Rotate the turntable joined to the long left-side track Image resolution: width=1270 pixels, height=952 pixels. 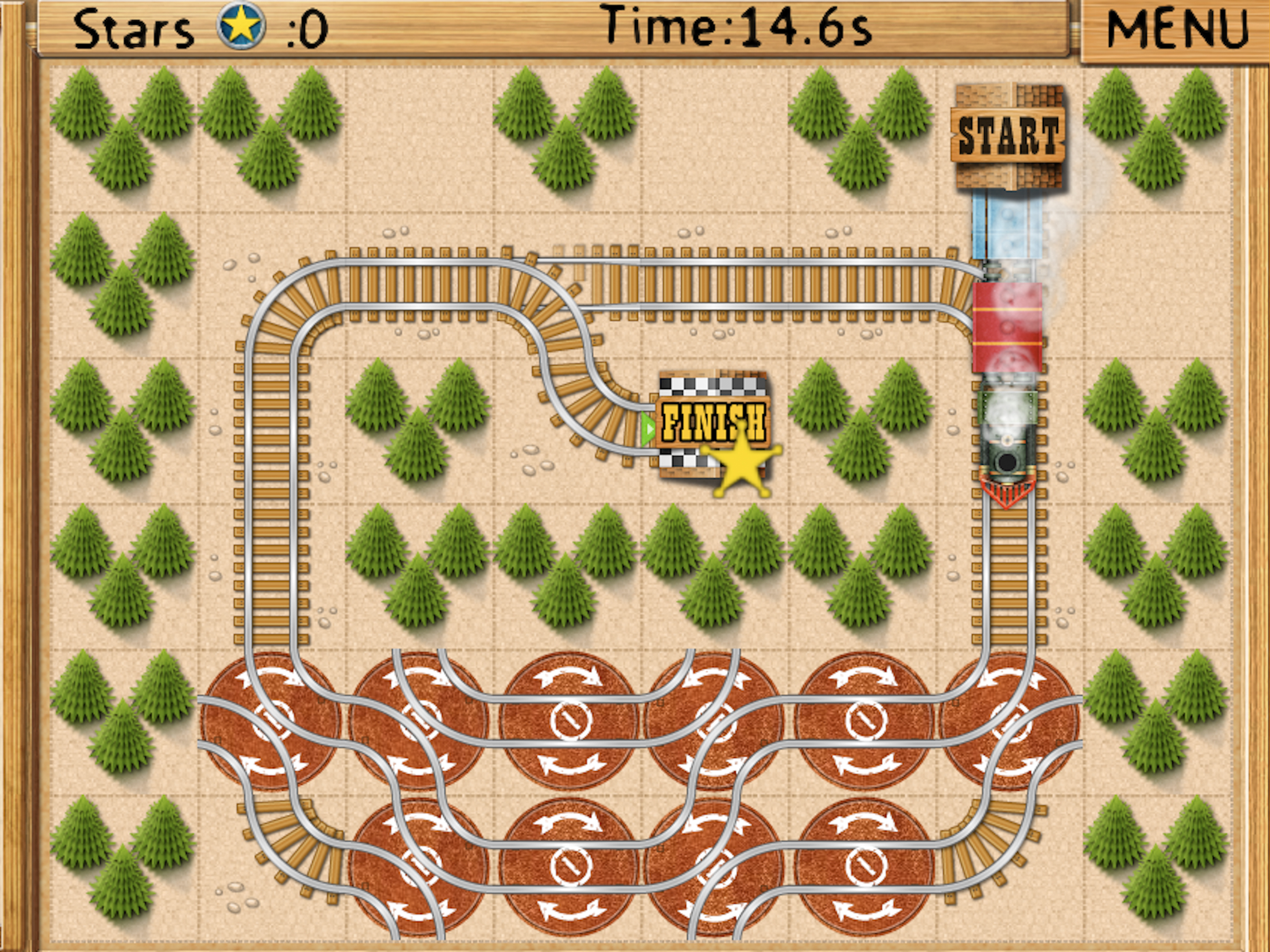[272, 720]
